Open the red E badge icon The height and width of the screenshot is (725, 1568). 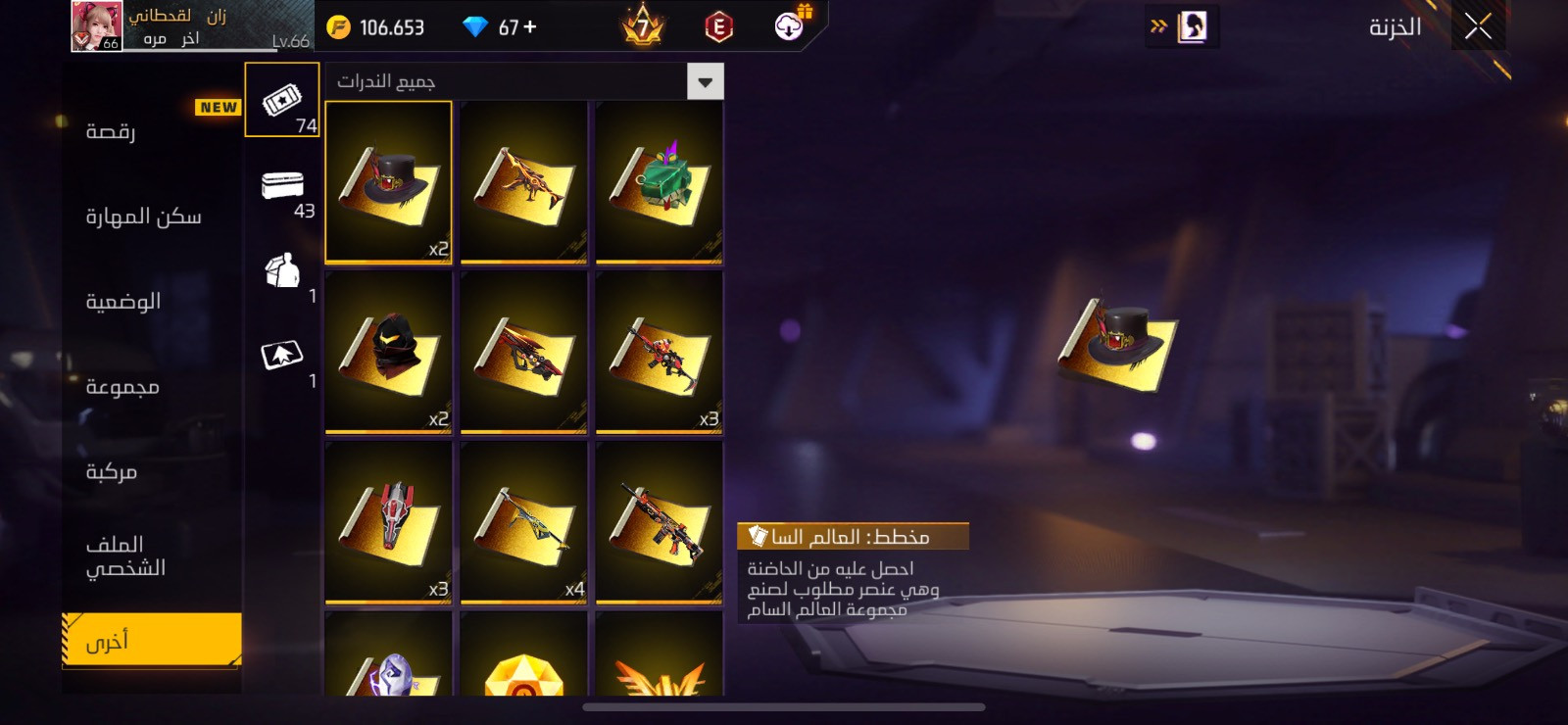coord(718,27)
